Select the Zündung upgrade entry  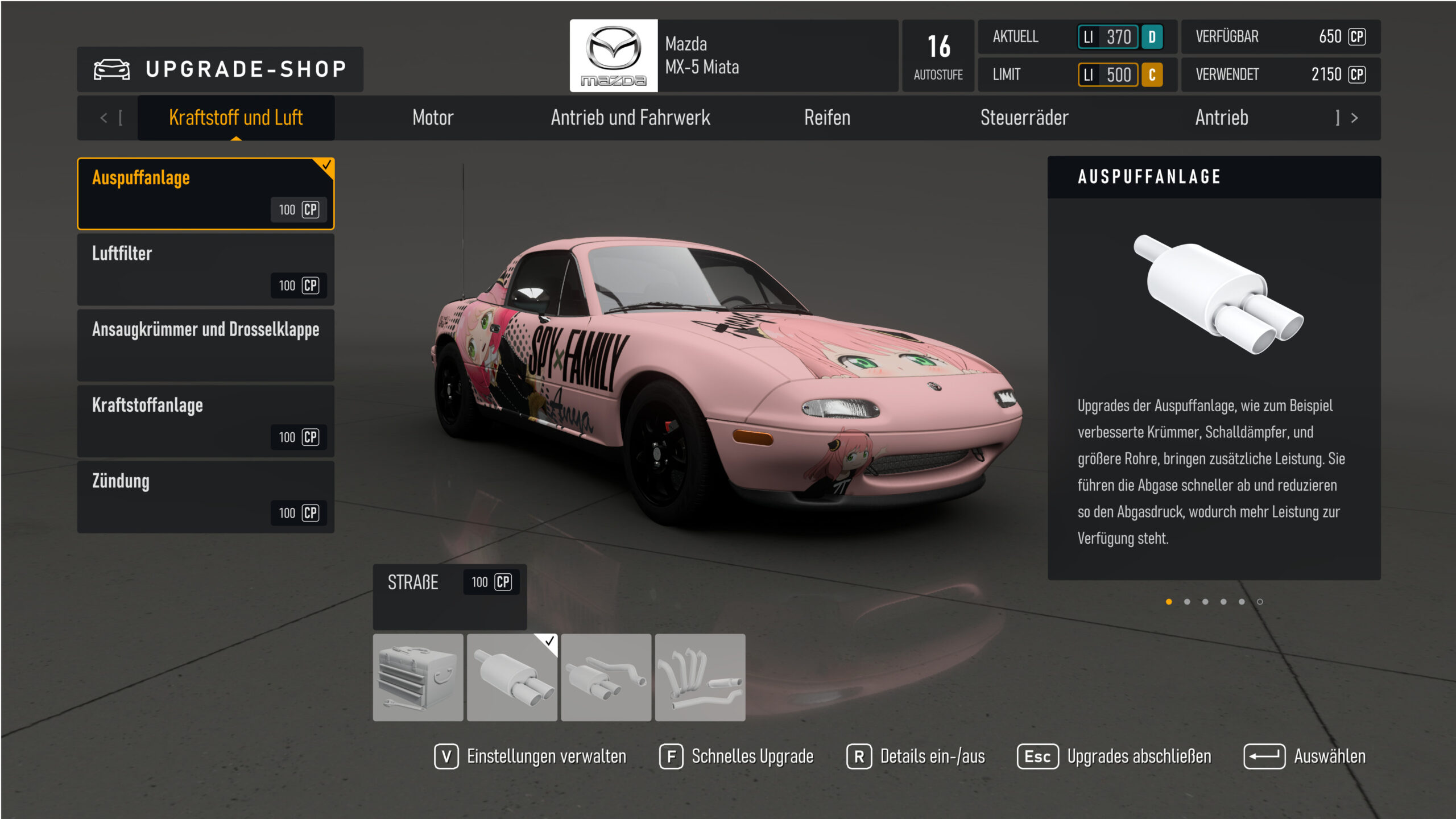click(x=205, y=497)
